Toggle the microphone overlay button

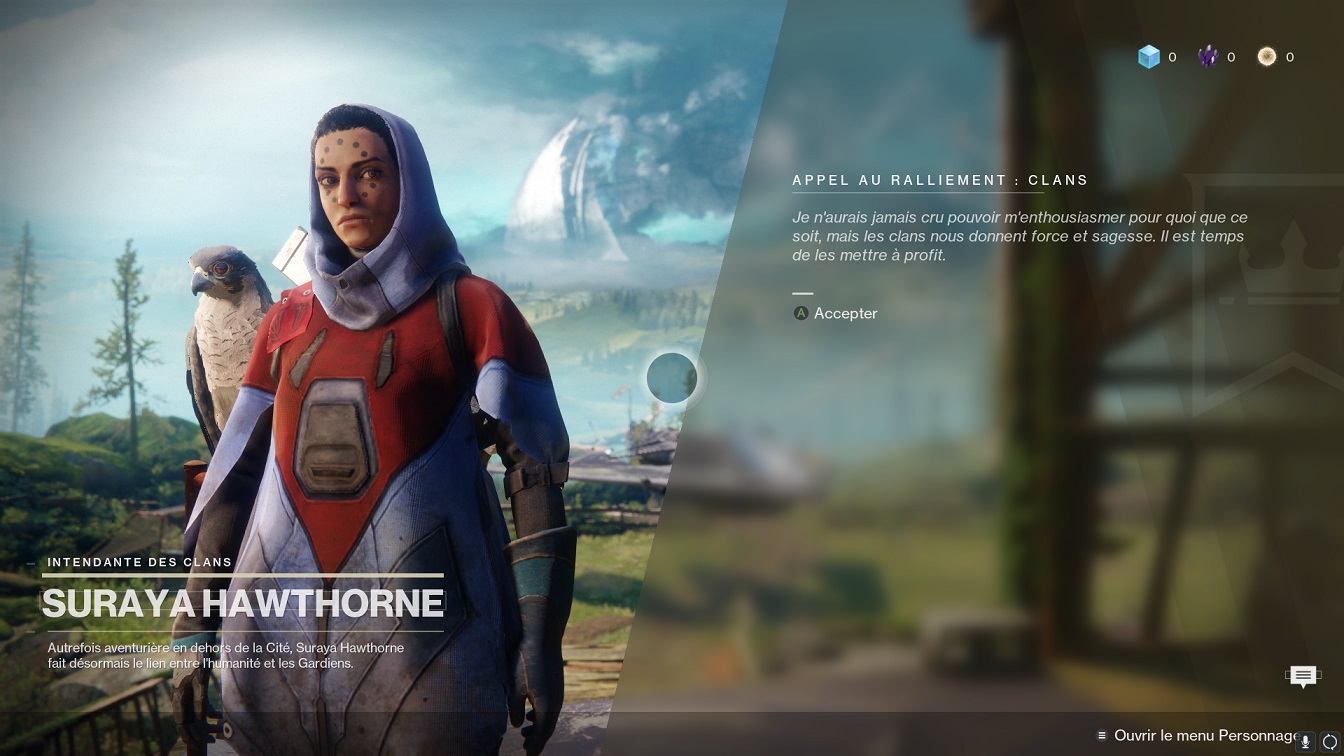(1305, 742)
